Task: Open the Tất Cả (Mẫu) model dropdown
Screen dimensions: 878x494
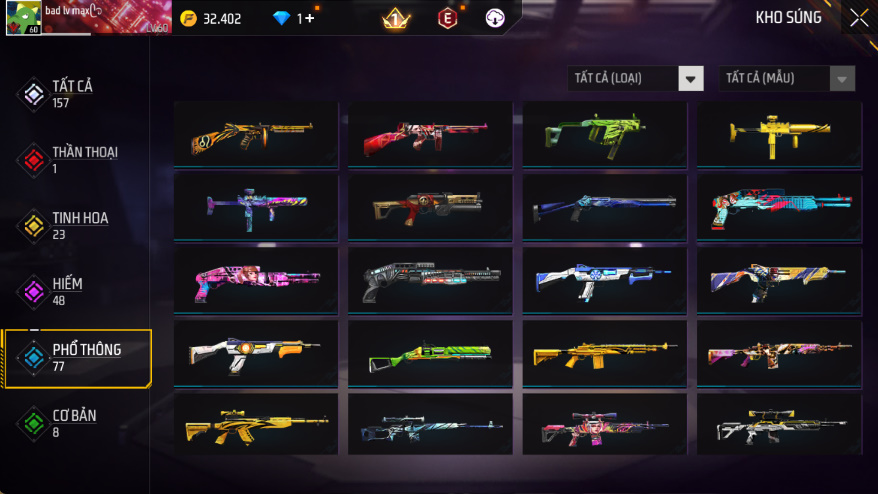Action: 786,78
